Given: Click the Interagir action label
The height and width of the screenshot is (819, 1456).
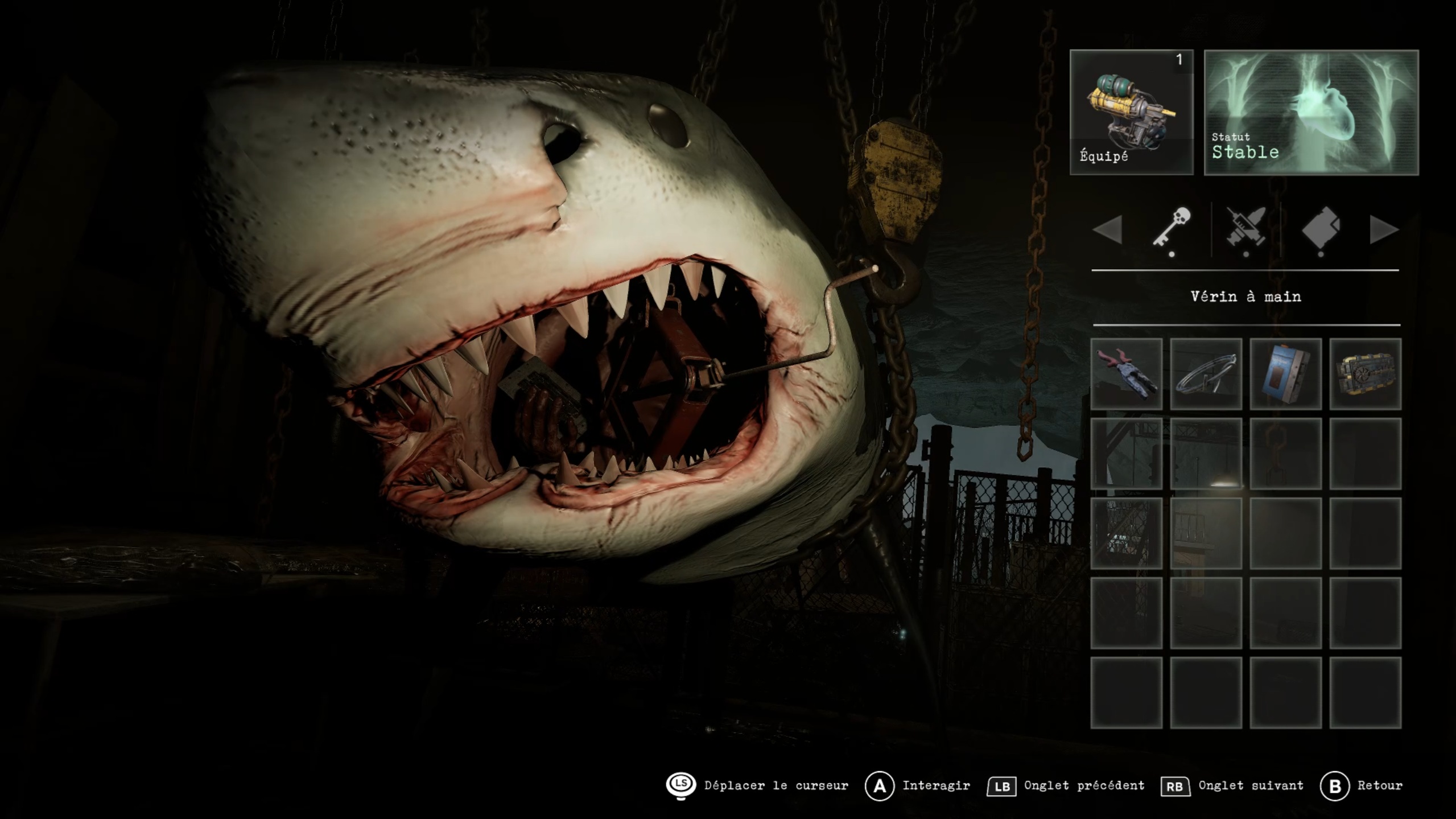Looking at the screenshot, I should pyautogui.click(x=936, y=785).
